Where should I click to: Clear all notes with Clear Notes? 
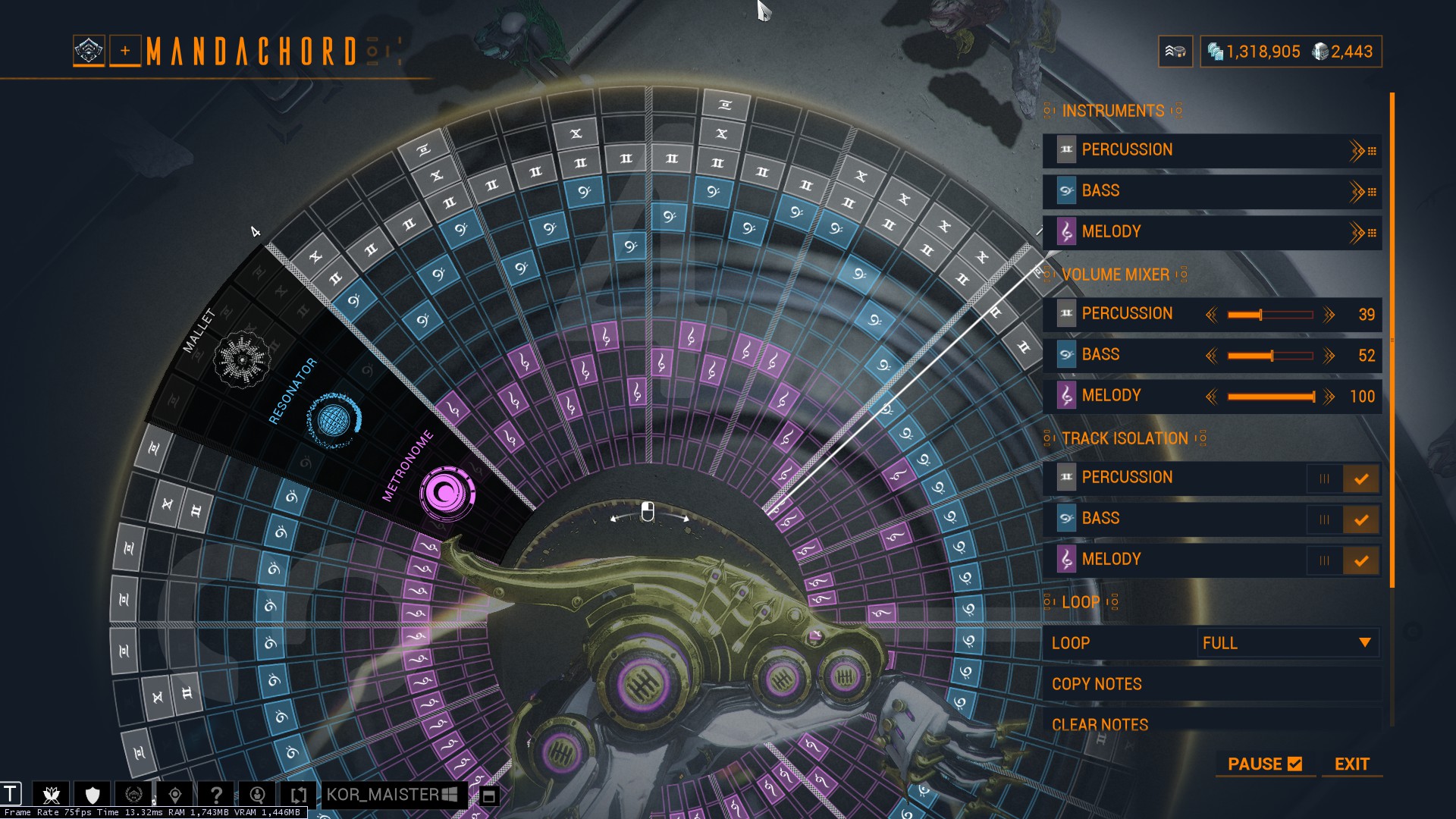pos(1100,724)
